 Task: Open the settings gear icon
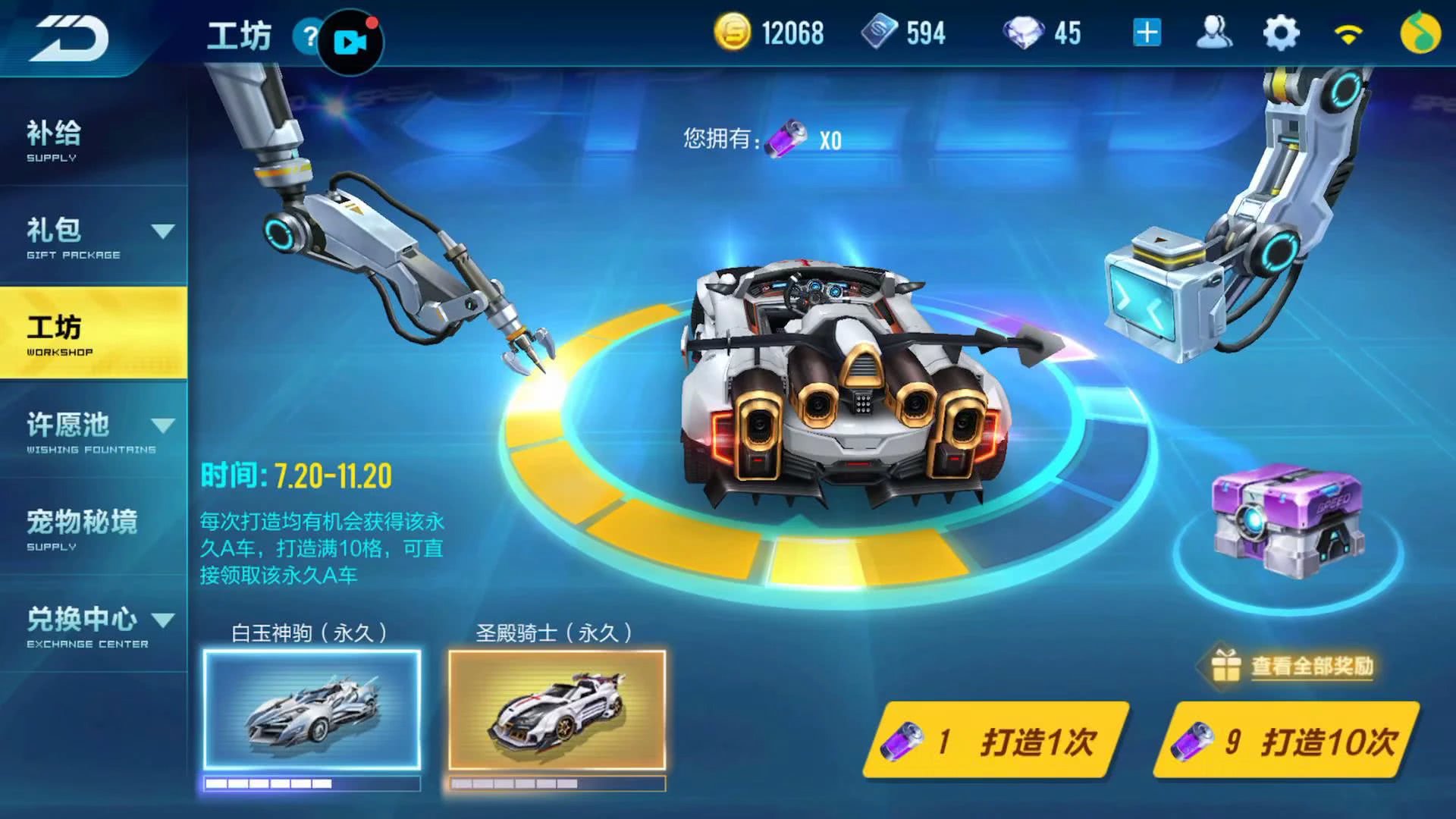click(1279, 32)
